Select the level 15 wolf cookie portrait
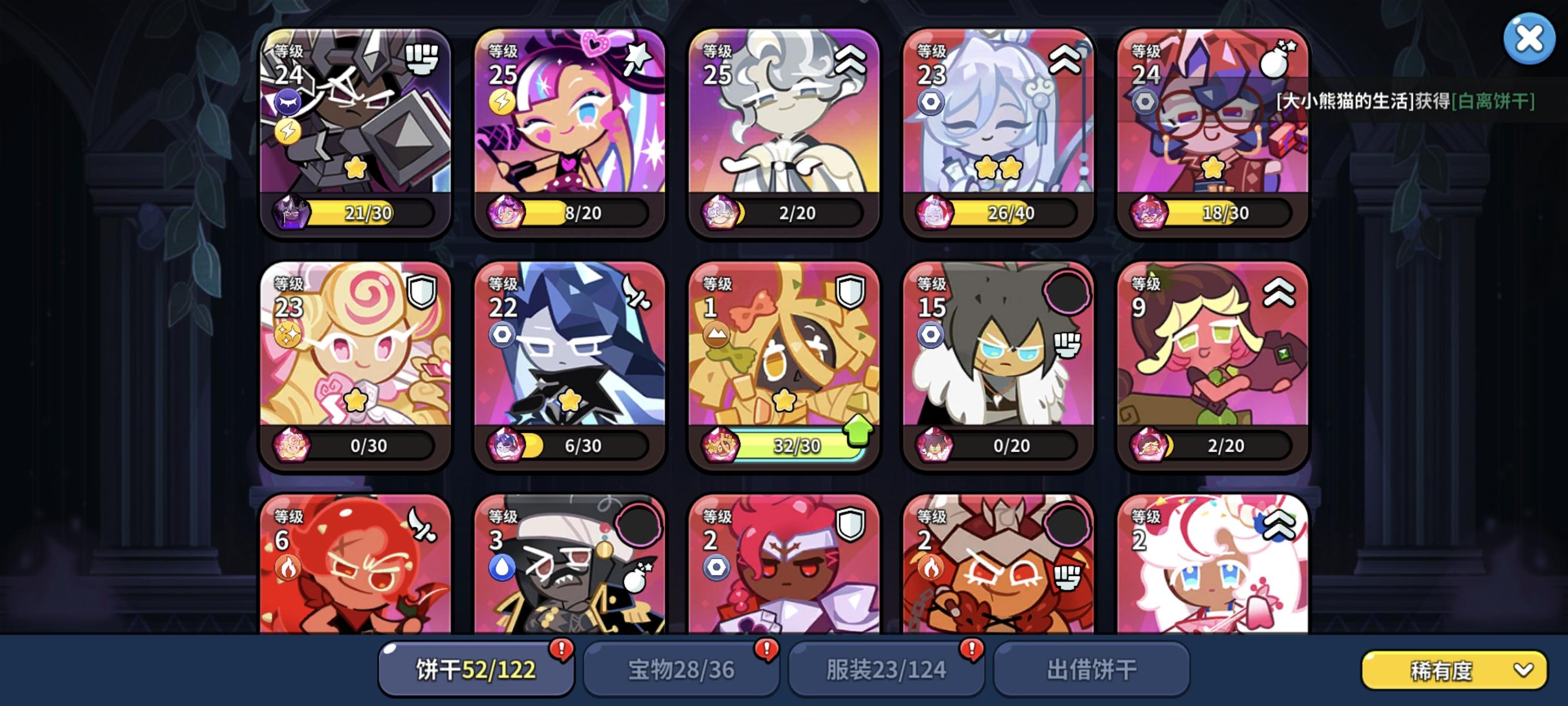This screenshot has width=1568, height=706. pyautogui.click(x=996, y=365)
